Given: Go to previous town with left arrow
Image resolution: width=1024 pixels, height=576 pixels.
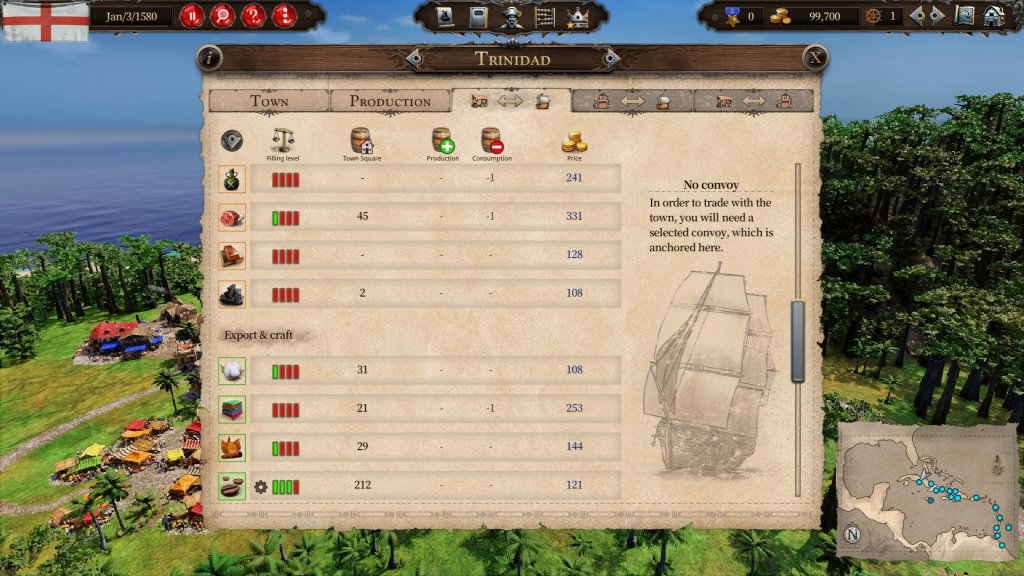Looking at the screenshot, I should [415, 59].
